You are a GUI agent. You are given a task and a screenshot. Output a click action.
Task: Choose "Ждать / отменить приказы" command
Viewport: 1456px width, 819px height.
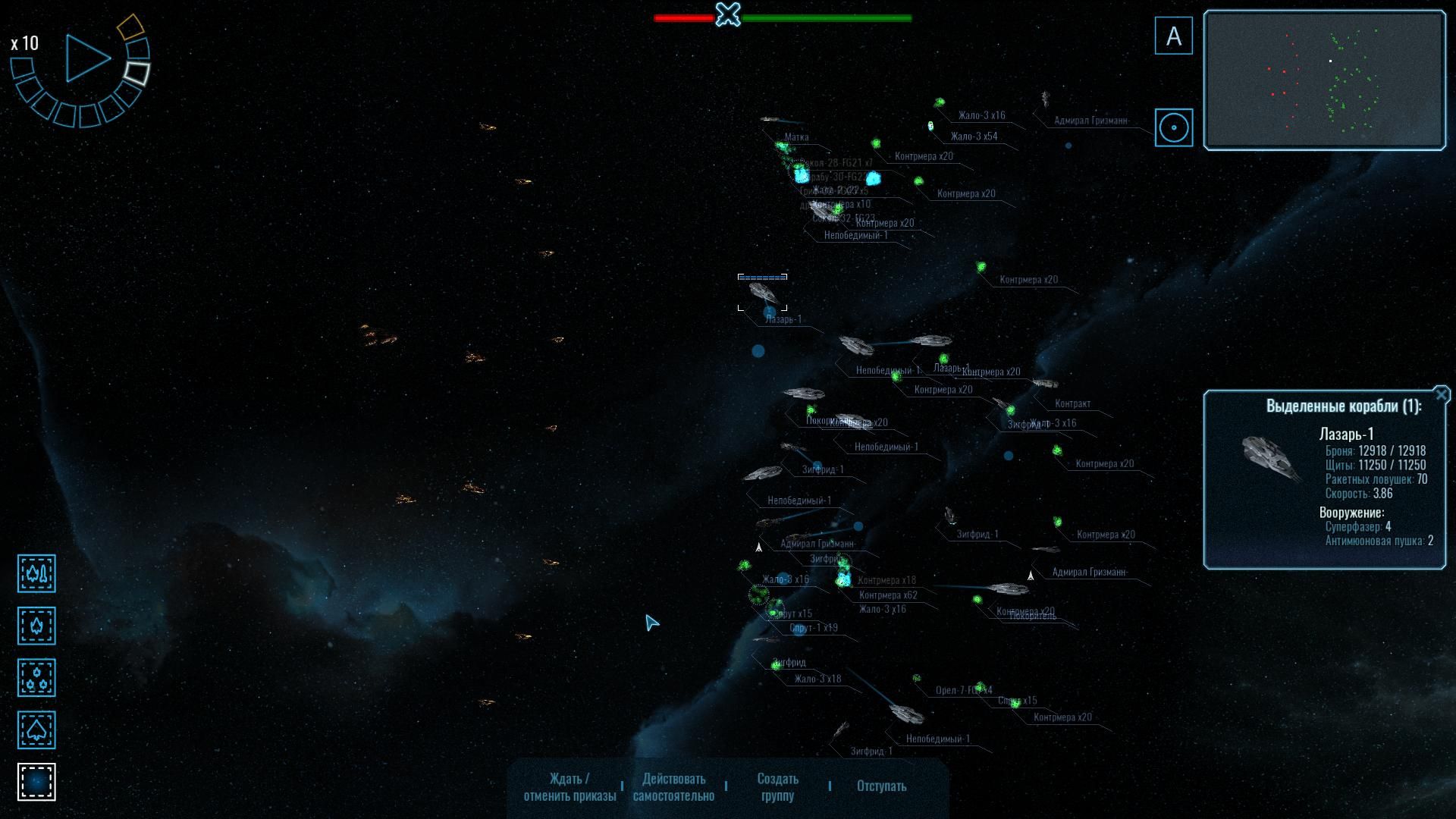coord(570,786)
